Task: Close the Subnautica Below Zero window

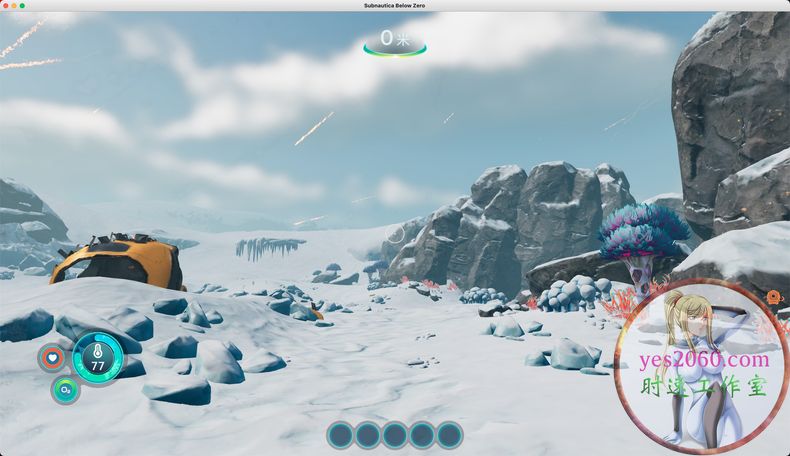Action: (5, 5)
